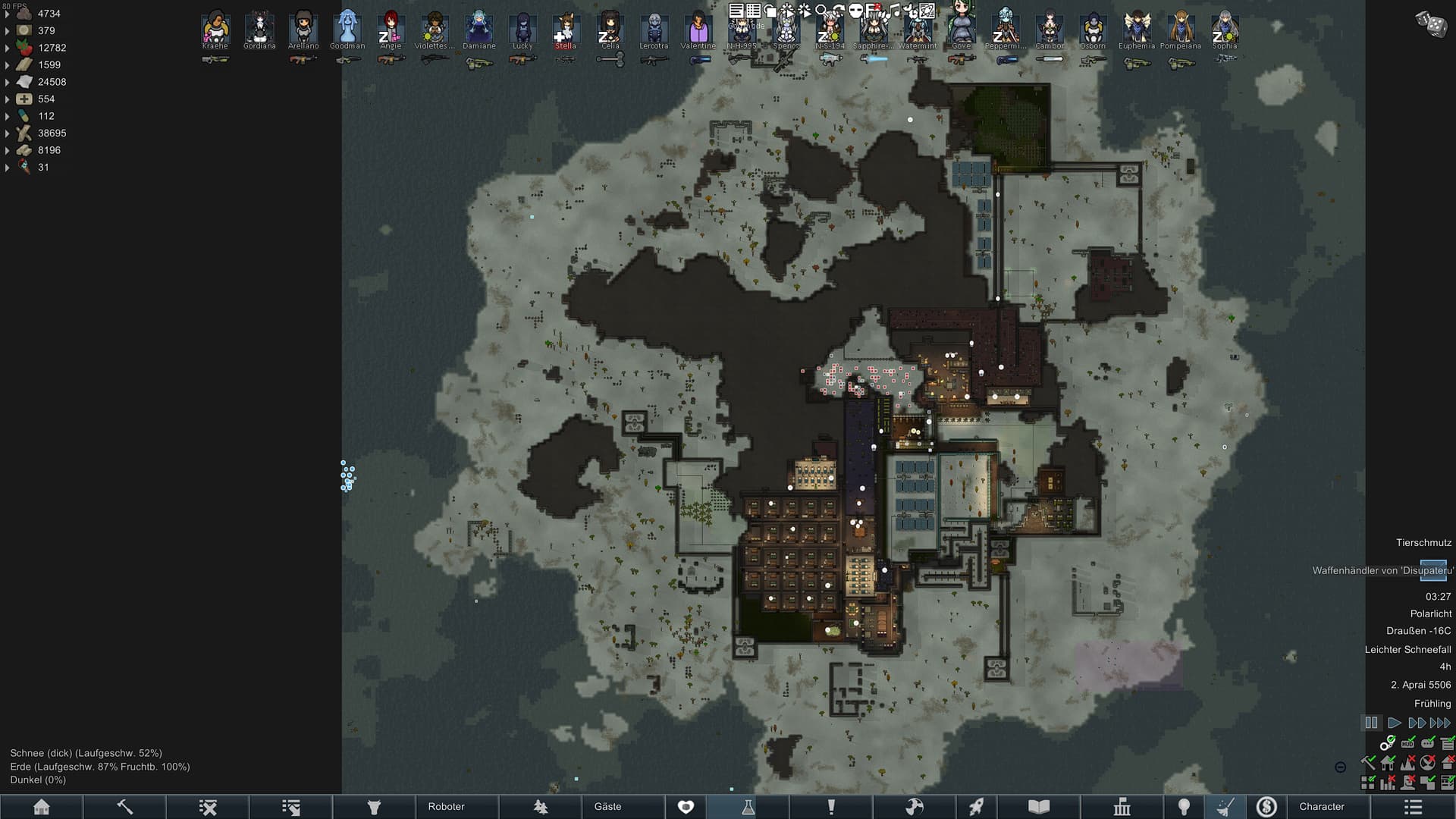
Task: Expand the first resource category arrow
Action: point(8,14)
